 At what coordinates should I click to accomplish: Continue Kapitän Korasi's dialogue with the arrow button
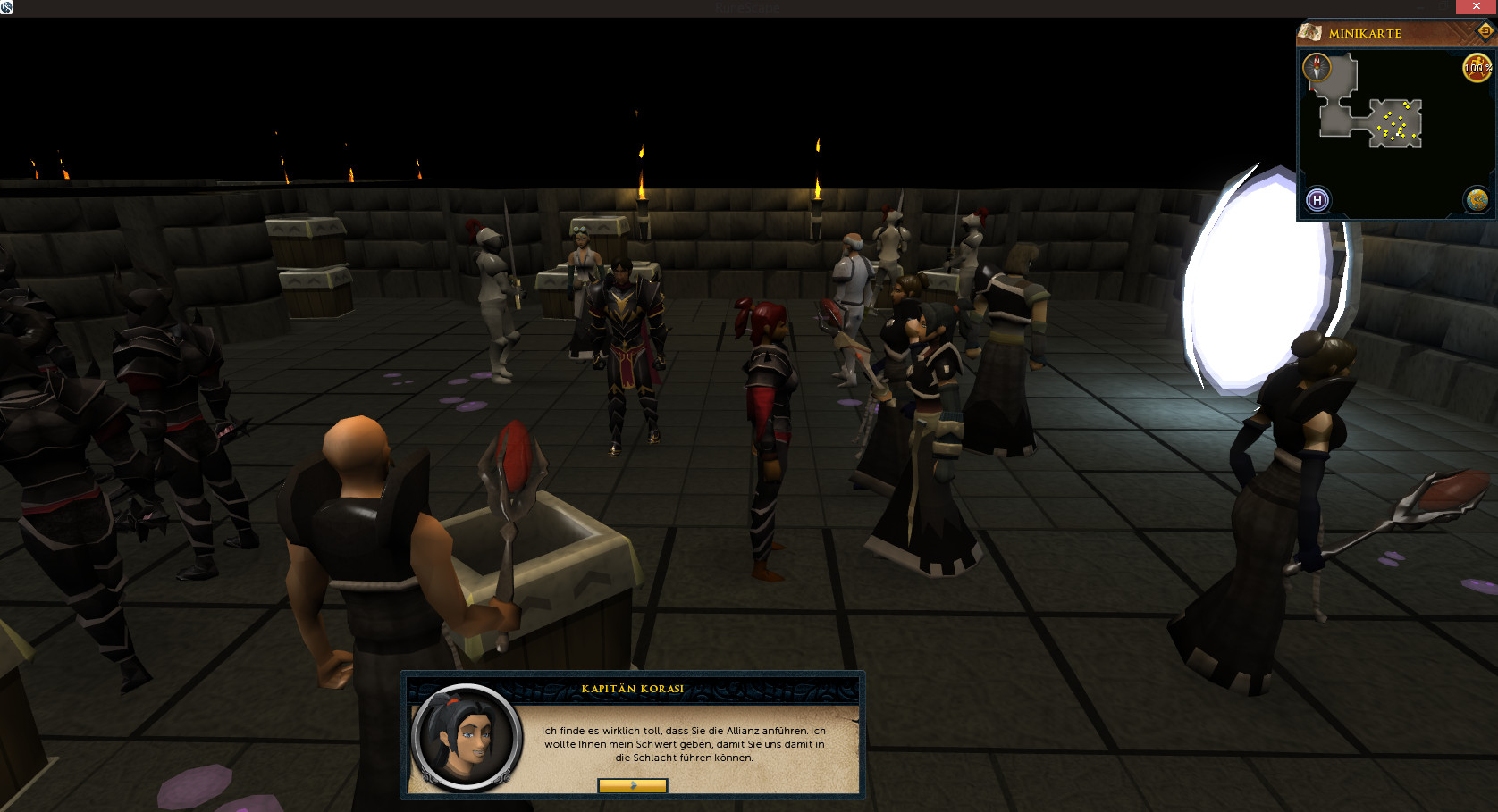(x=633, y=786)
